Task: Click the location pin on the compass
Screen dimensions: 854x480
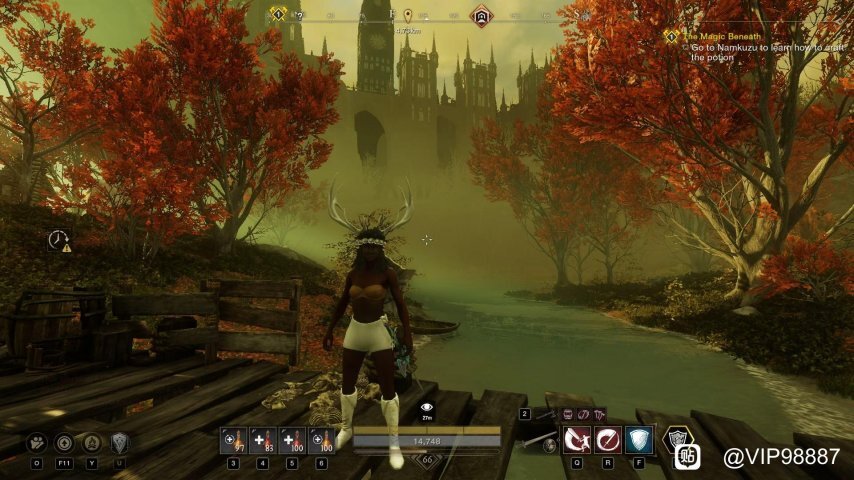Action: tap(408, 16)
